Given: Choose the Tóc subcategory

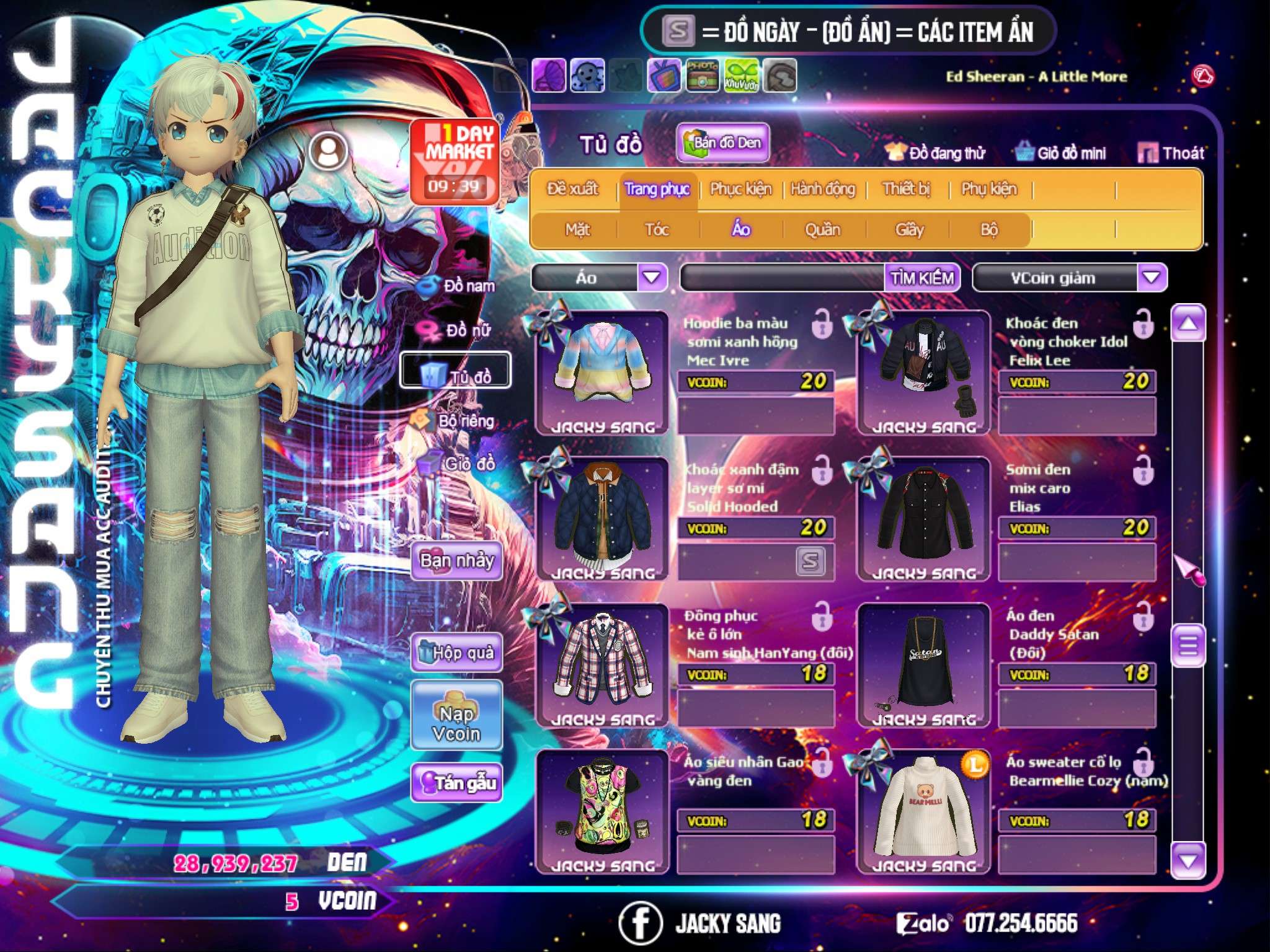Looking at the screenshot, I should [657, 230].
